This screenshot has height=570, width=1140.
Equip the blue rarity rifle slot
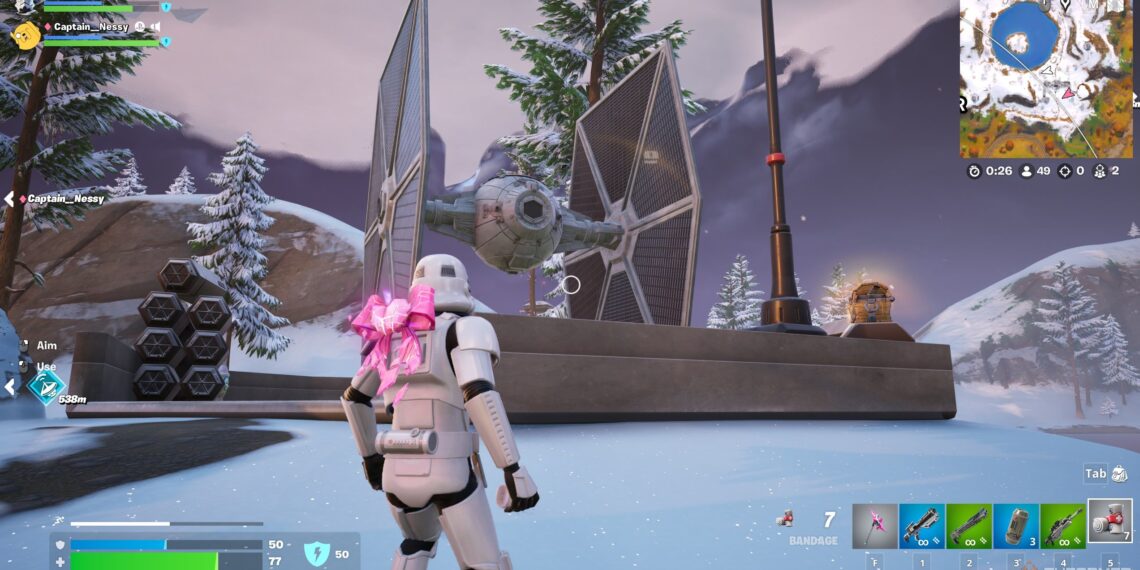point(922,526)
